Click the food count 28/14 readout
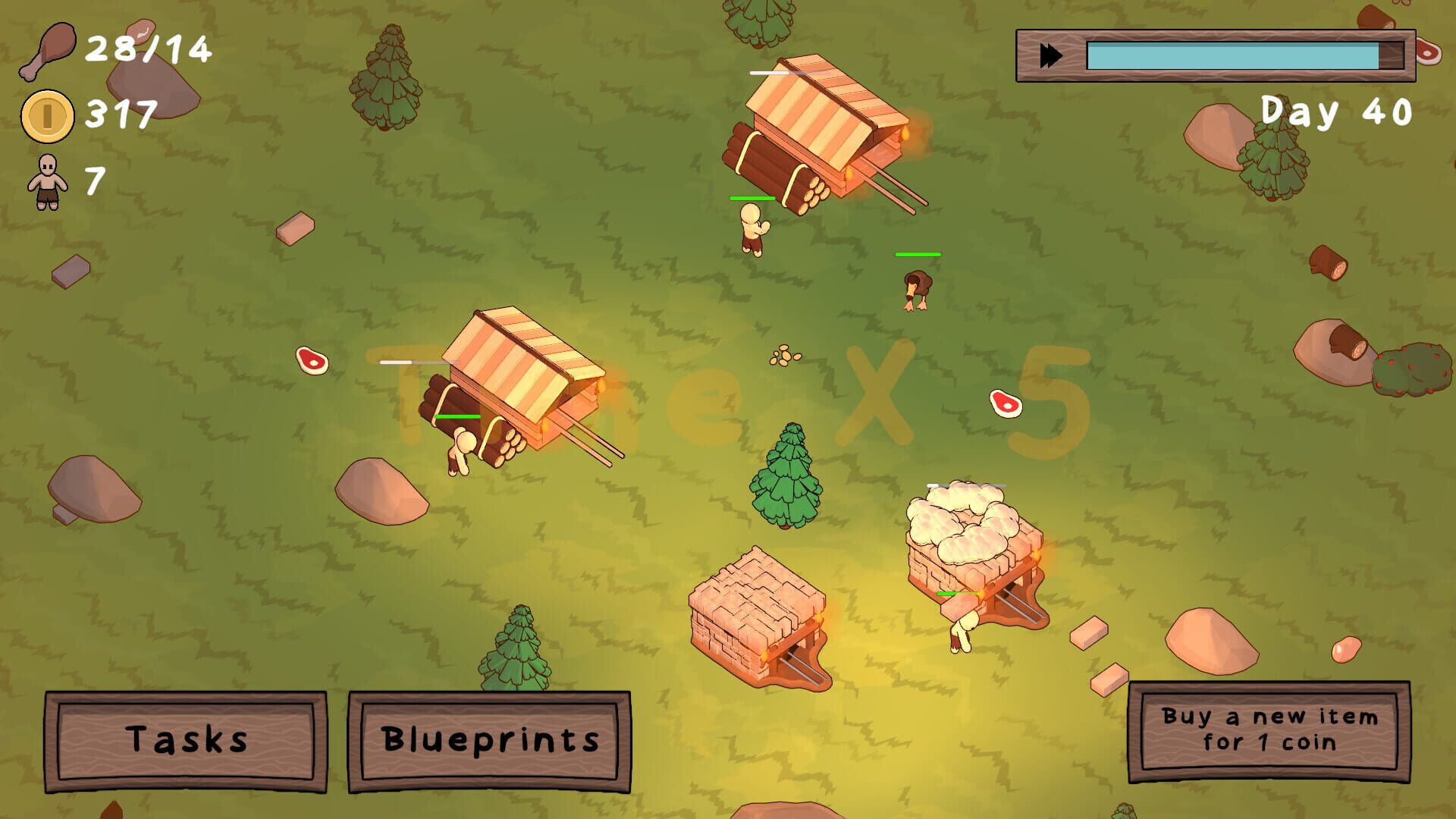1456x819 pixels. tap(148, 49)
